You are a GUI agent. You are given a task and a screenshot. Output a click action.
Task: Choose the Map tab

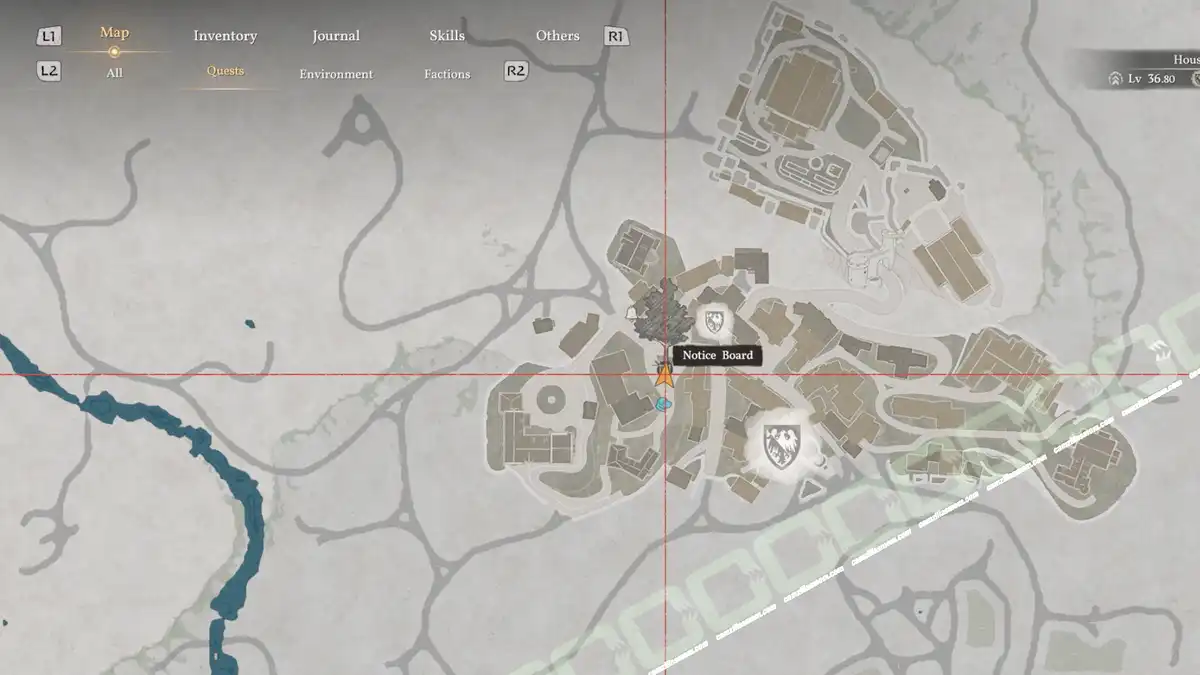pyautogui.click(x=114, y=33)
